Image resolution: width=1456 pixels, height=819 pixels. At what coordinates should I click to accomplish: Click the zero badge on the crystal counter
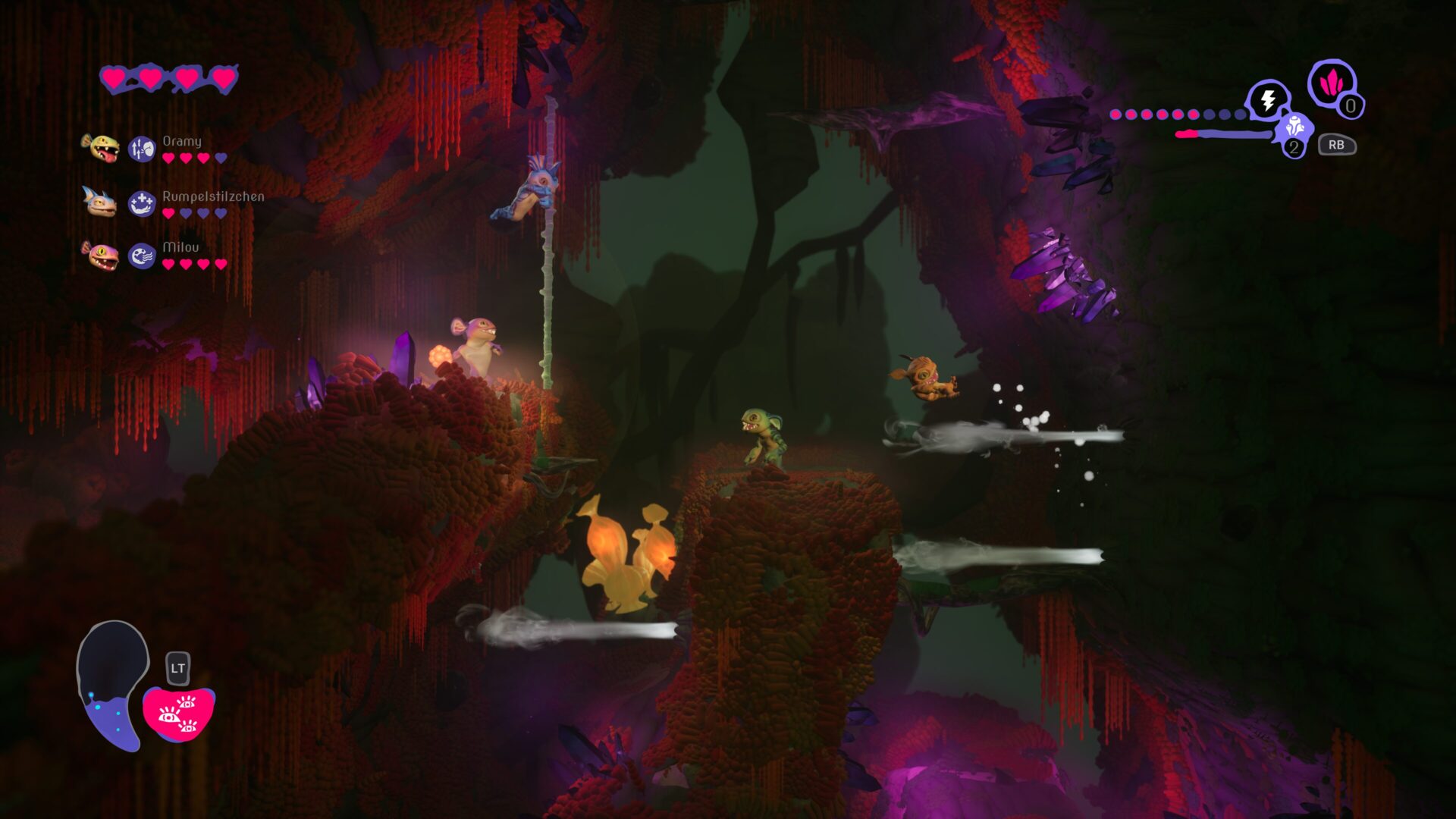click(1353, 107)
